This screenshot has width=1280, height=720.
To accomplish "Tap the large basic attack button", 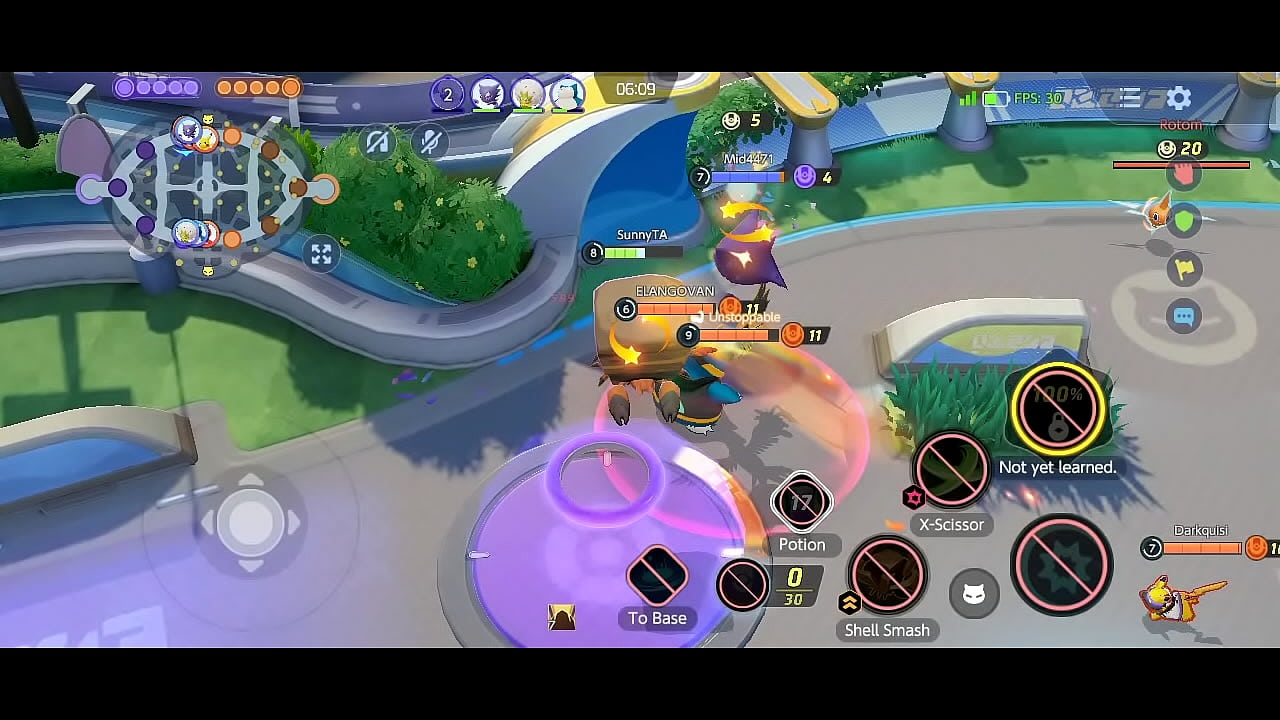I will (1062, 565).
